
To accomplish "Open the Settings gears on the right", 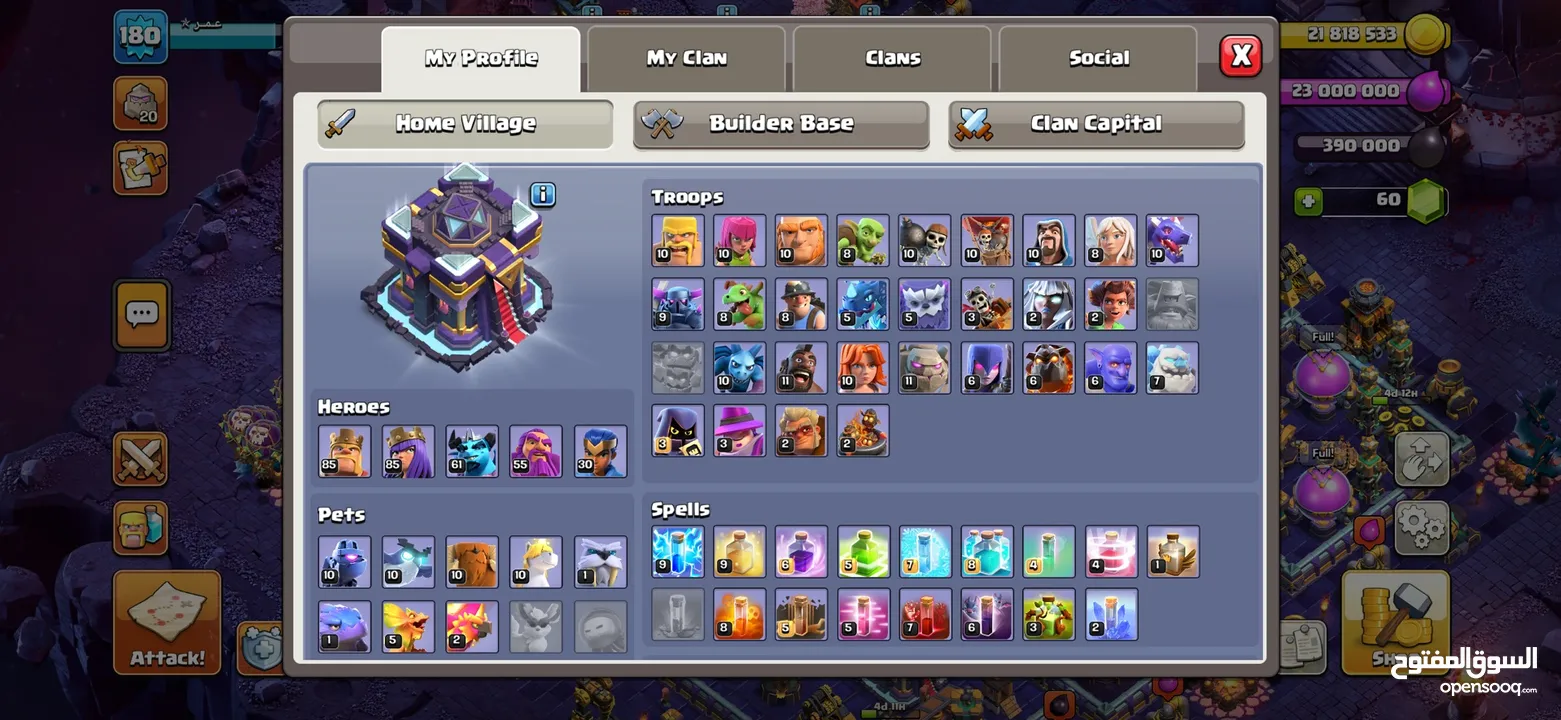I will [x=1424, y=527].
